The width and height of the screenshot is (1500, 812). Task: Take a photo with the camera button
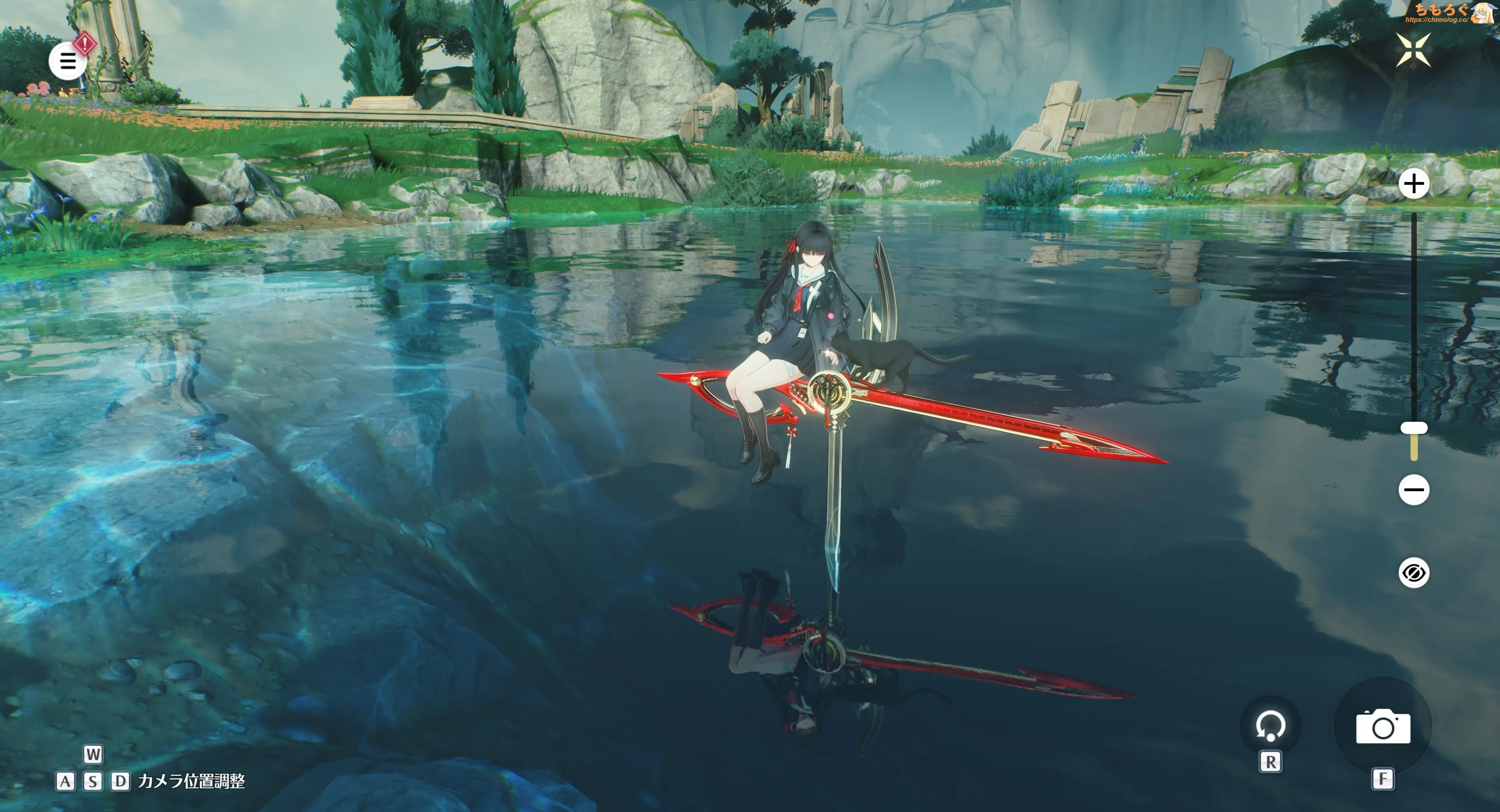(1383, 727)
